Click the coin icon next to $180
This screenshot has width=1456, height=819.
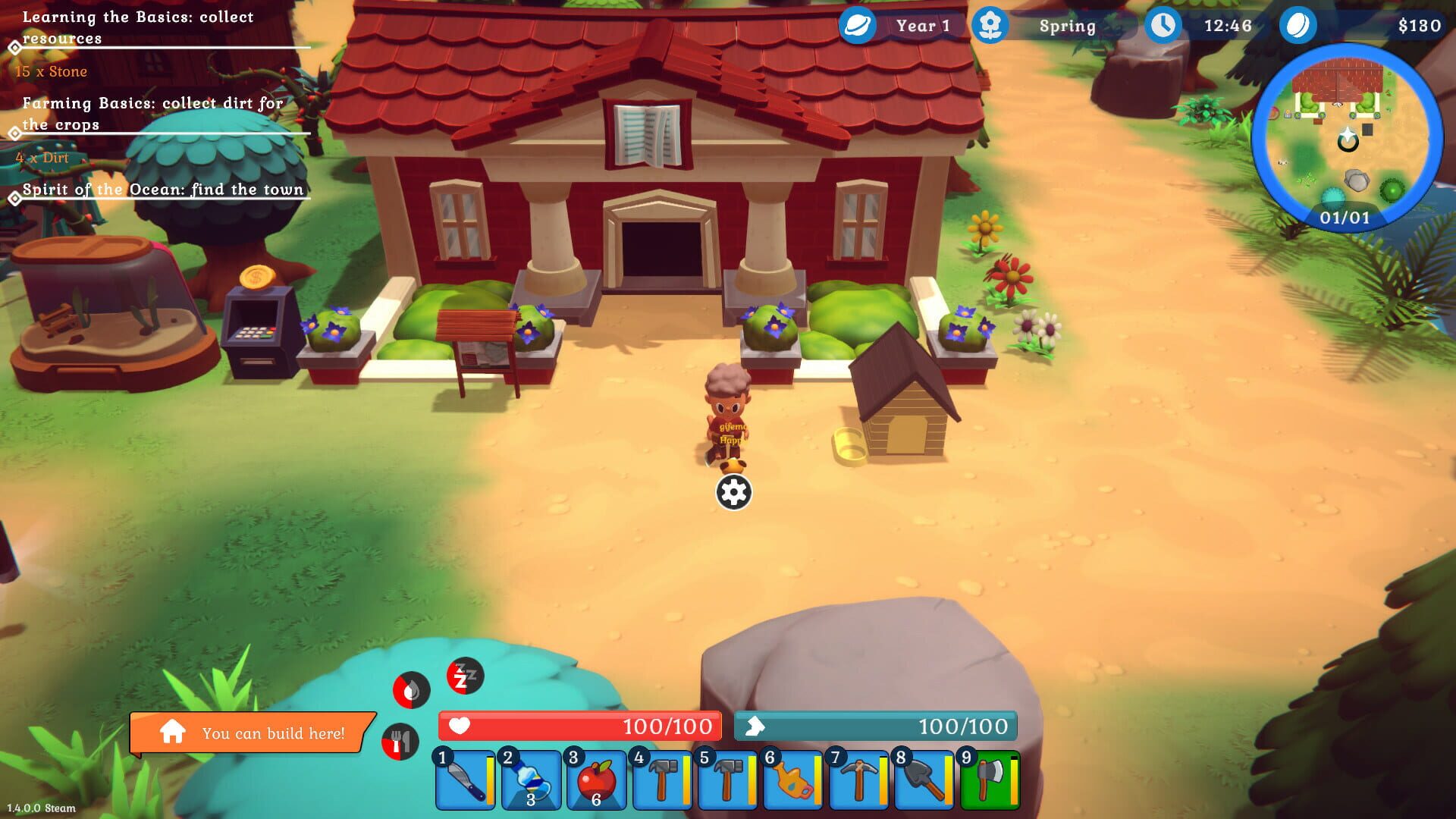1297,25
